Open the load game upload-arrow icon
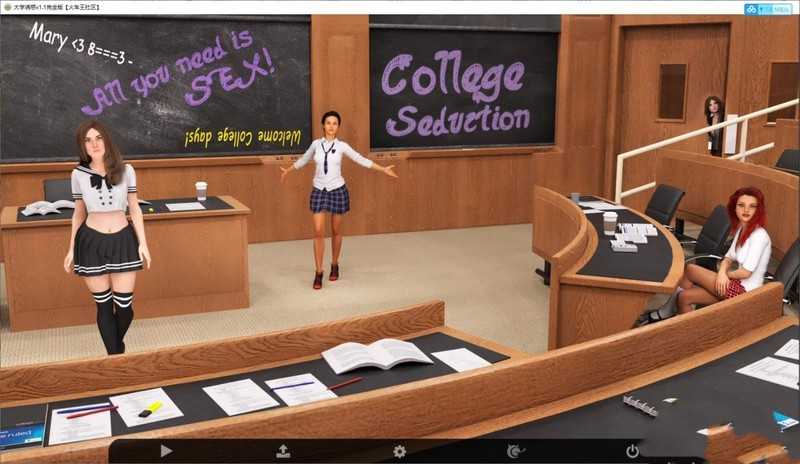The width and height of the screenshot is (800, 464). tap(283, 451)
